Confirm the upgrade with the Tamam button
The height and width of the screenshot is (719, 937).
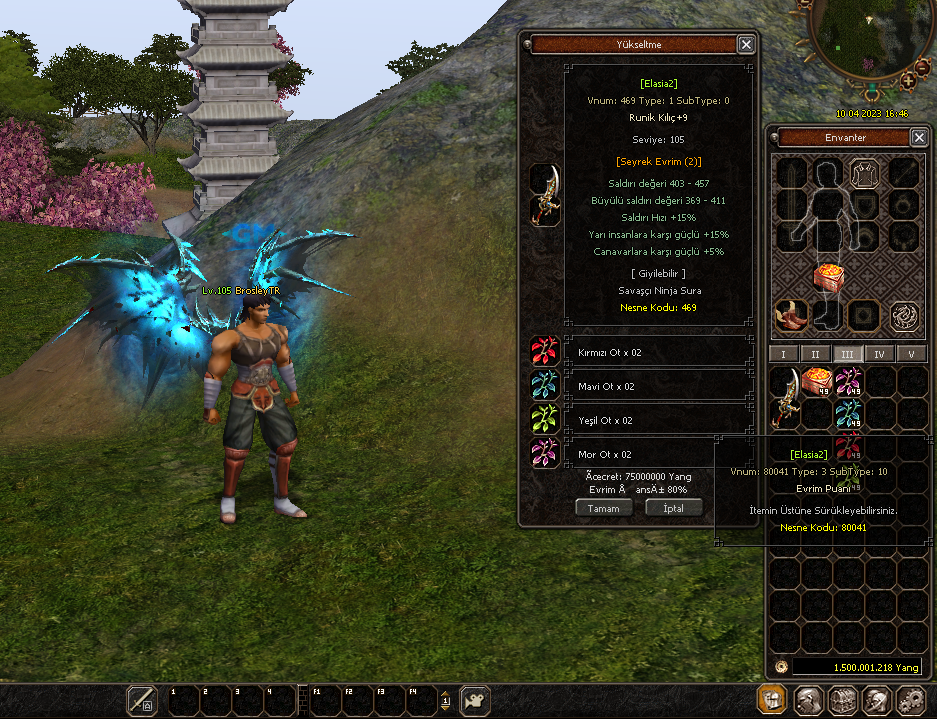point(604,508)
